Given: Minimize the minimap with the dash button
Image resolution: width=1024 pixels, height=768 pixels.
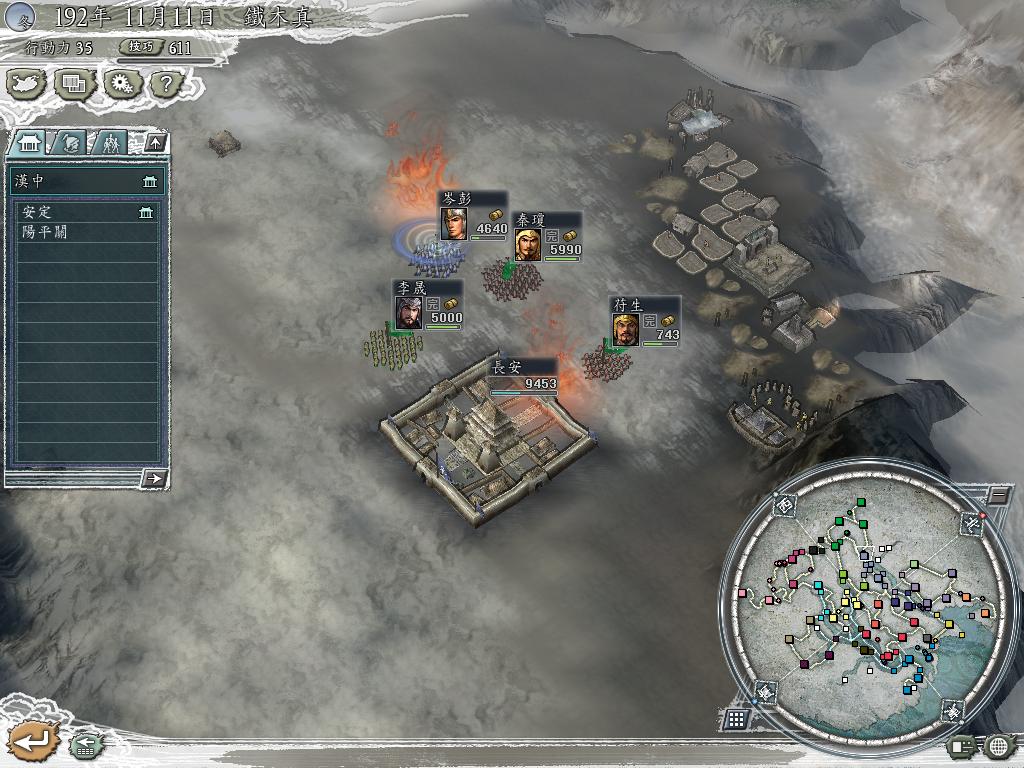Looking at the screenshot, I should point(998,495).
